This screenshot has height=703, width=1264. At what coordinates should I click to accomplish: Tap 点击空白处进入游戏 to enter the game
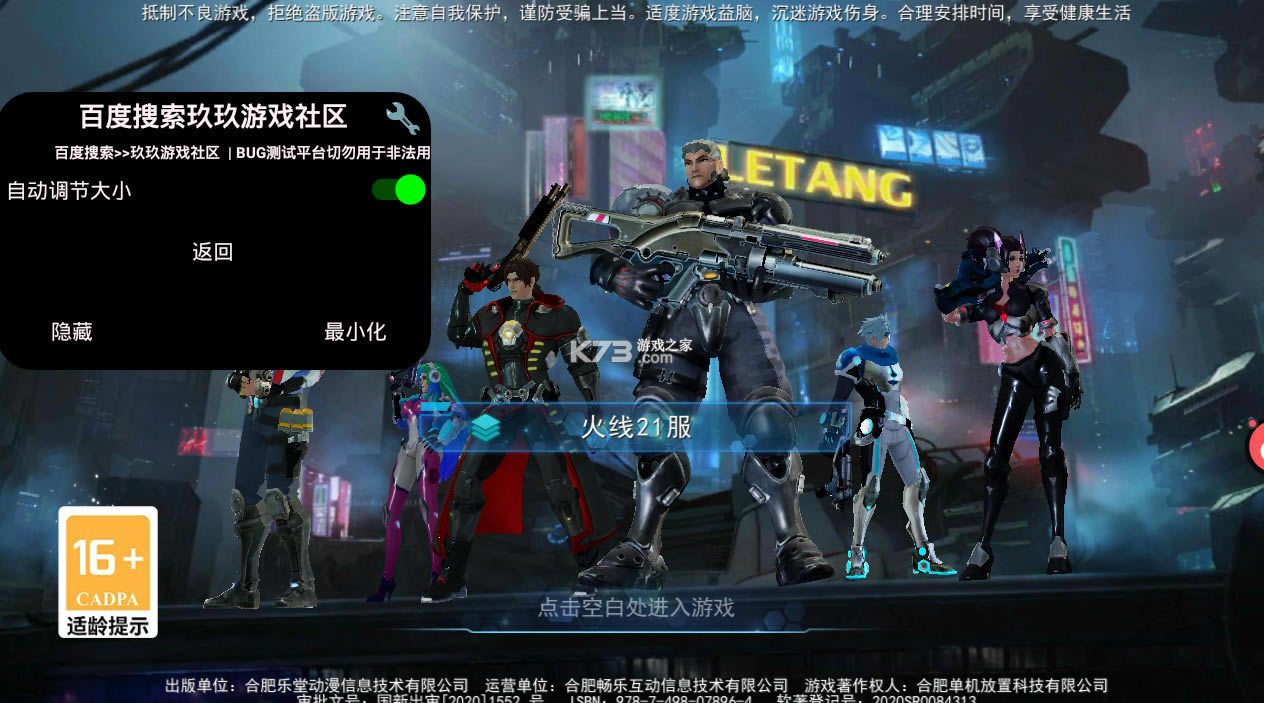tap(636, 607)
